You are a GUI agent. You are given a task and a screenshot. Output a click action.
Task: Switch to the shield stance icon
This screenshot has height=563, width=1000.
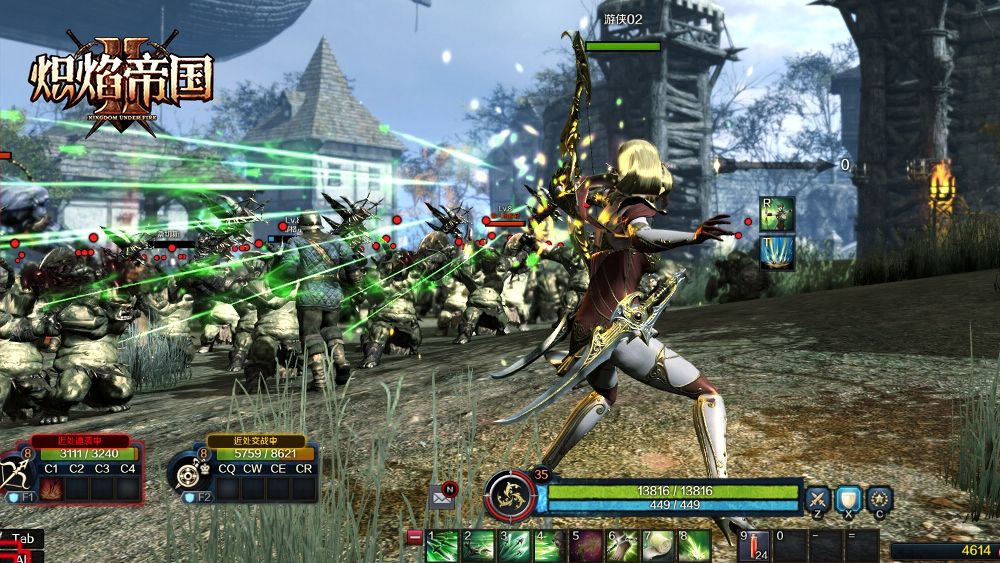[x=848, y=497]
